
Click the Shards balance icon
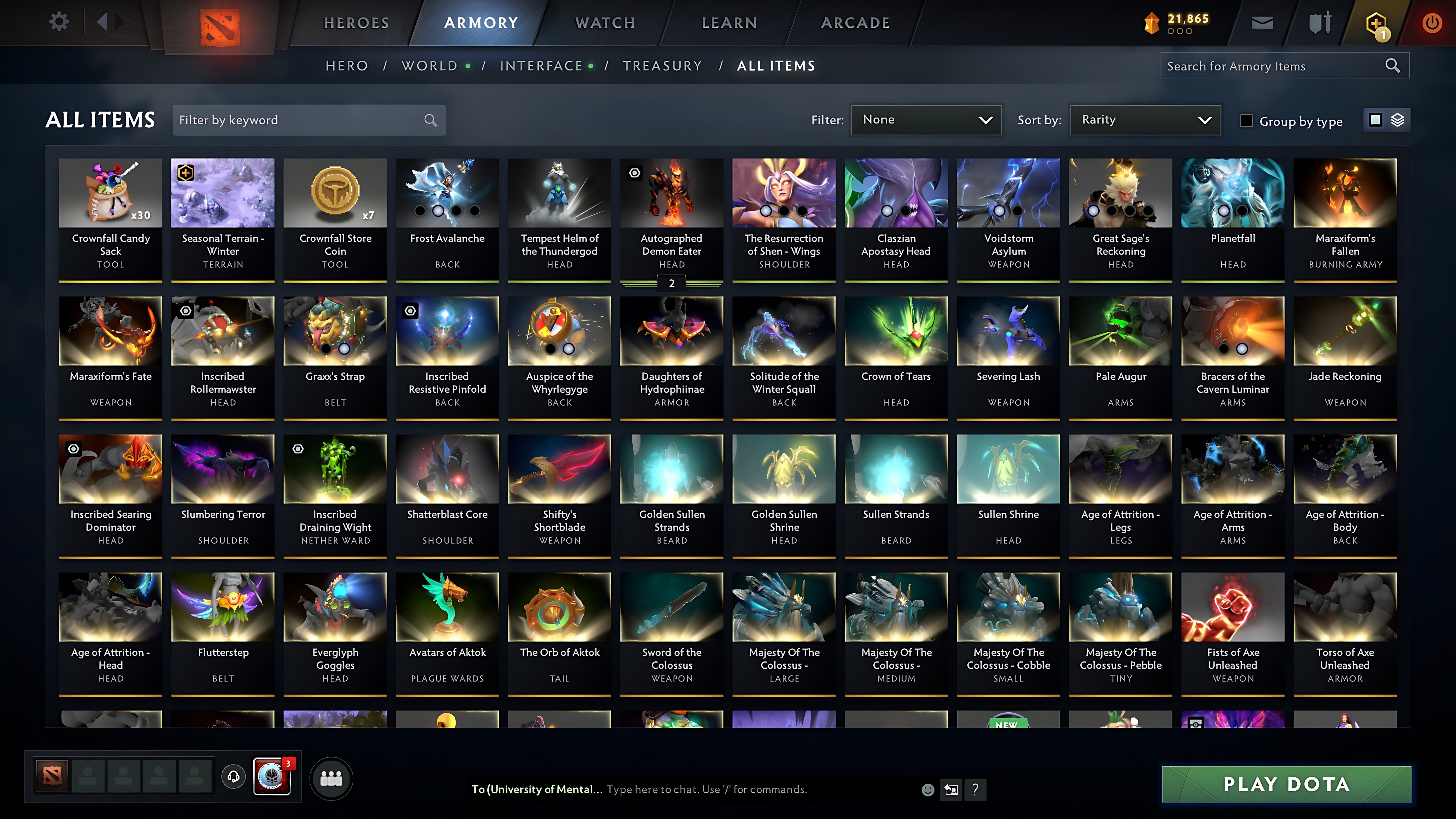coord(1153,22)
